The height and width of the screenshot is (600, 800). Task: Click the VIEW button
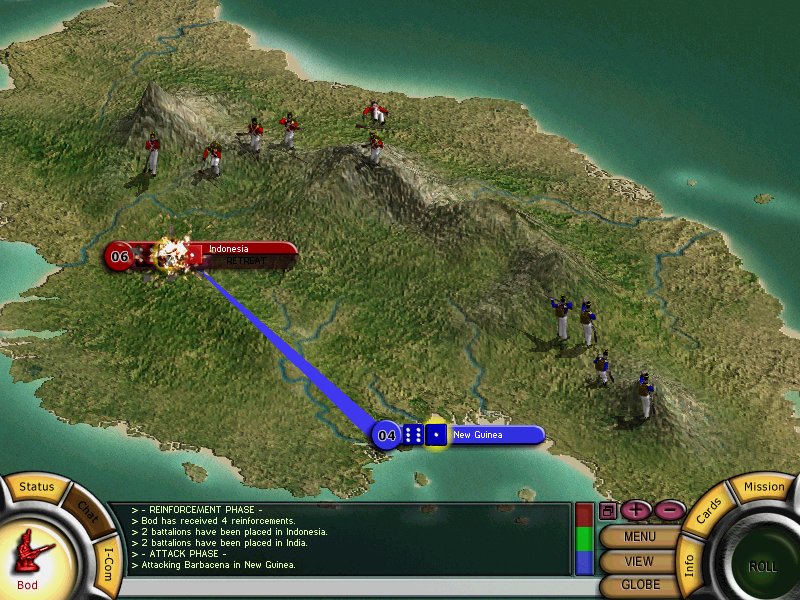[x=639, y=561]
